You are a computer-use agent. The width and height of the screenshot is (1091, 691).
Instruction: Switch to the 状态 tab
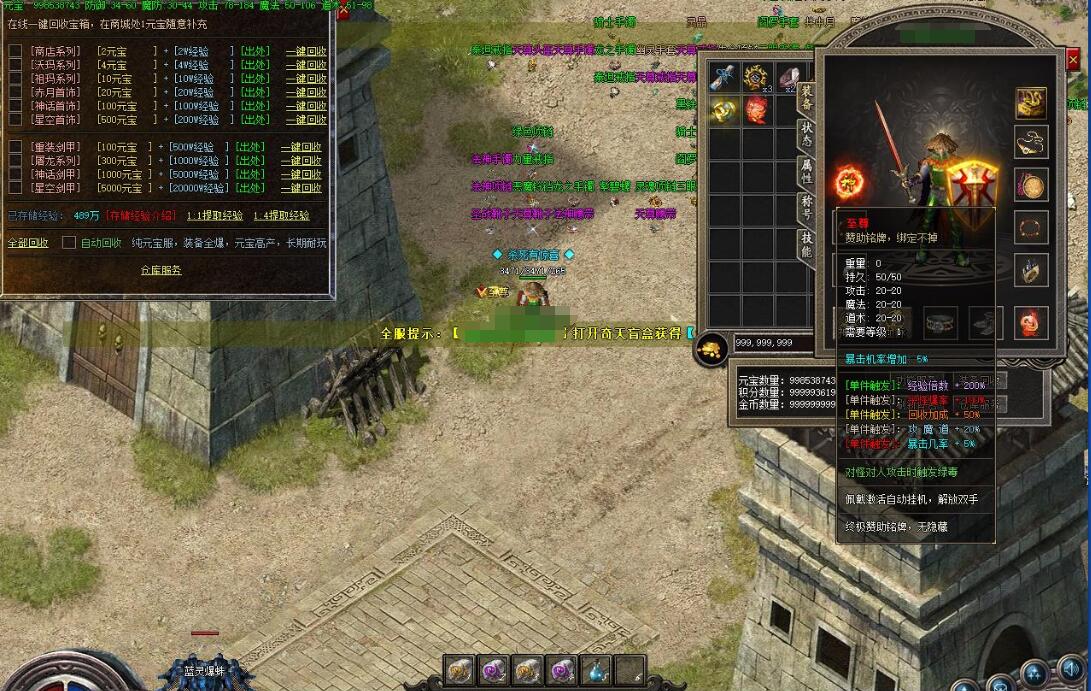click(x=805, y=133)
